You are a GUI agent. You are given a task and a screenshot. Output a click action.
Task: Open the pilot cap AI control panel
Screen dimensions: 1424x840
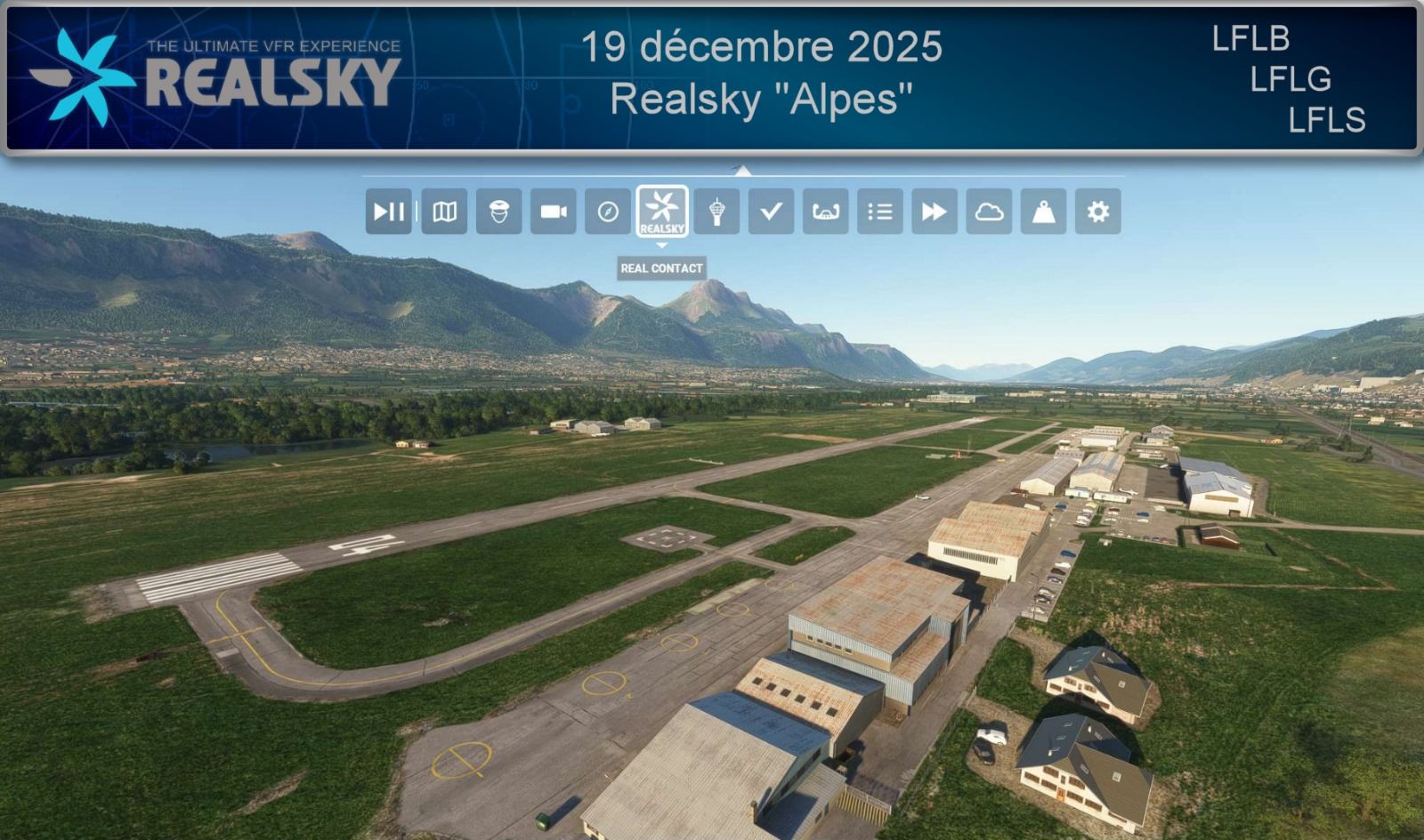pos(498,212)
